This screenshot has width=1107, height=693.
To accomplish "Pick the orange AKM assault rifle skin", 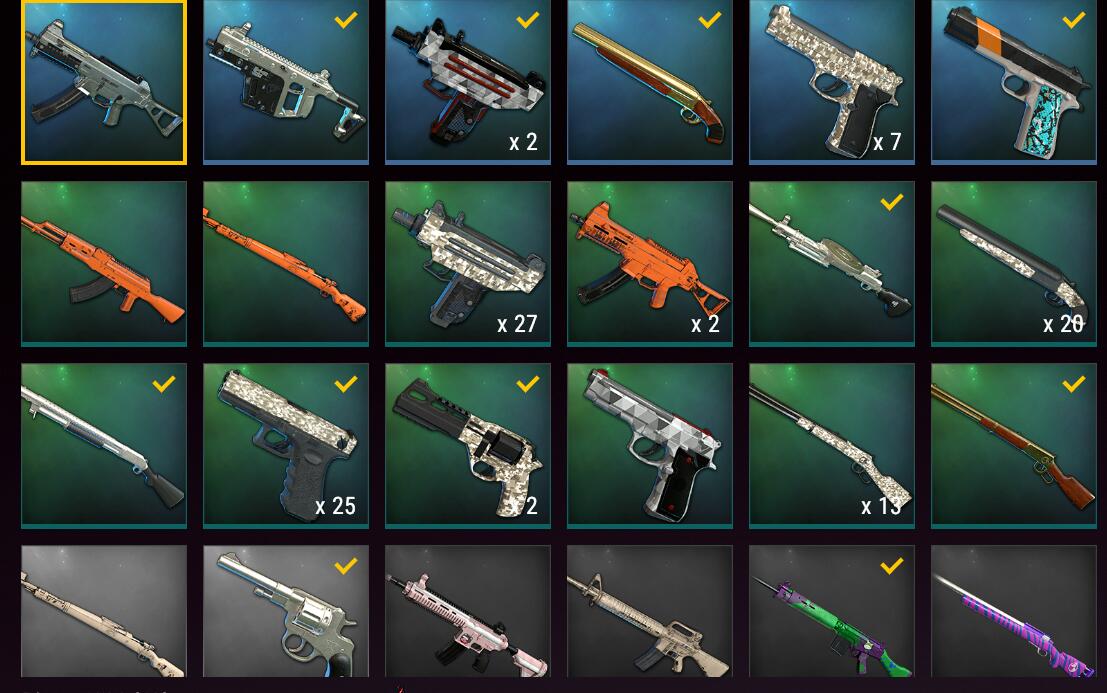I will (104, 263).
